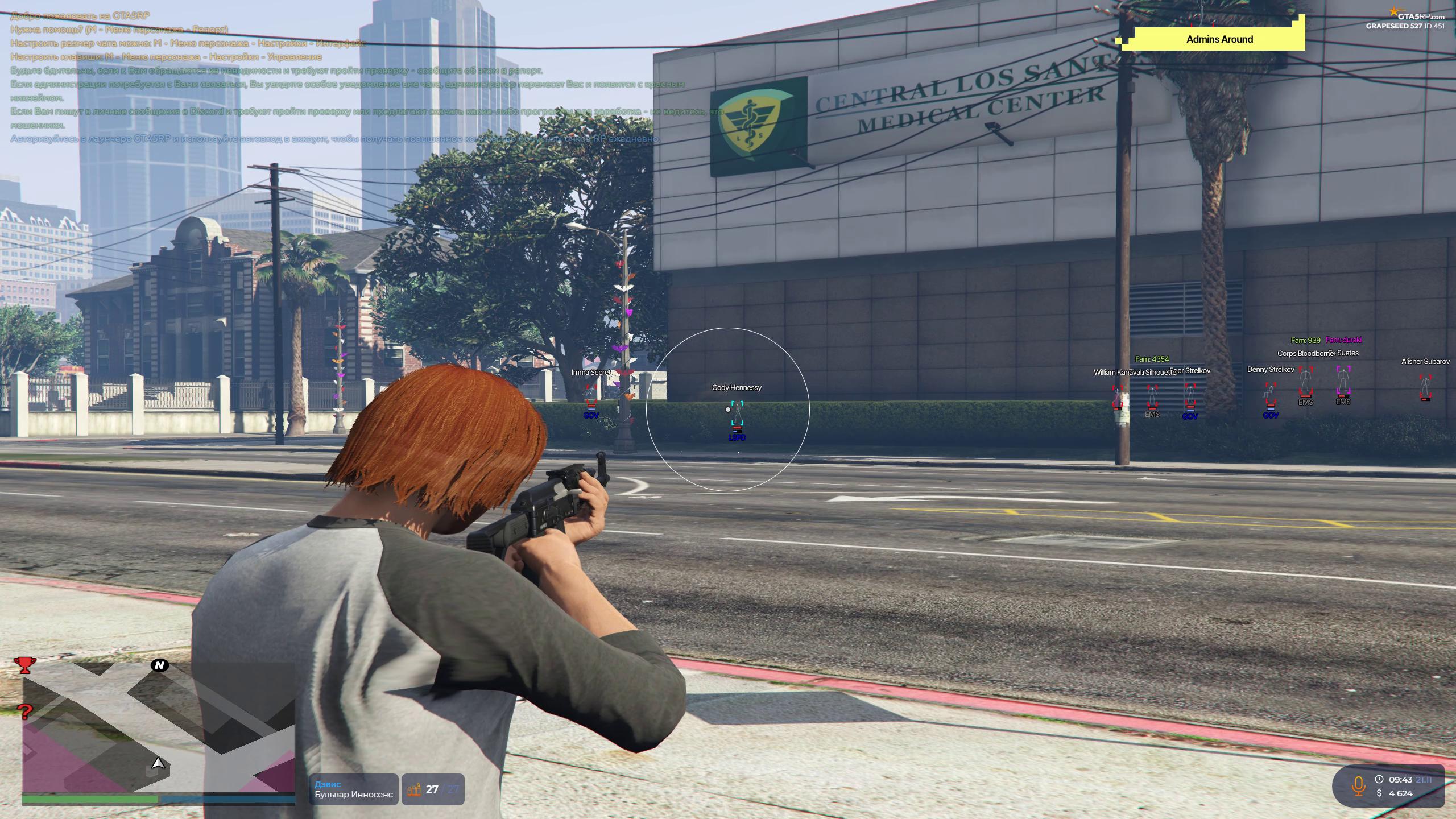
Task: Select the N compass marker on minimap
Action: (160, 665)
